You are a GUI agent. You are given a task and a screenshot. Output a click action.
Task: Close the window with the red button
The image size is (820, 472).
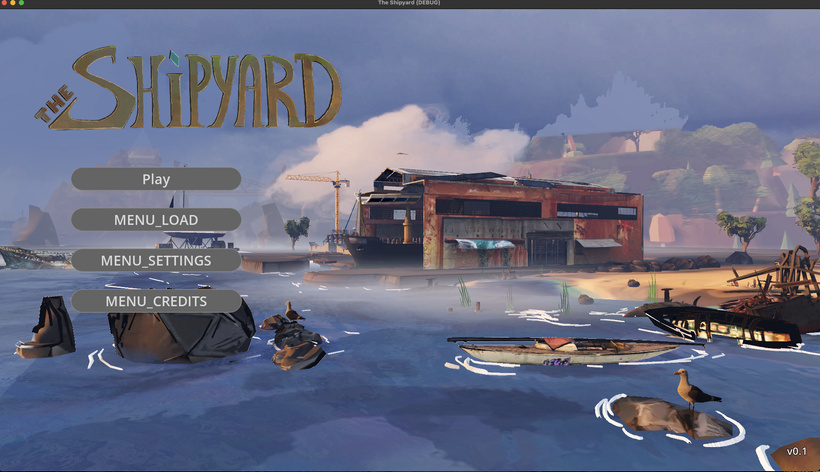coord(5,4)
